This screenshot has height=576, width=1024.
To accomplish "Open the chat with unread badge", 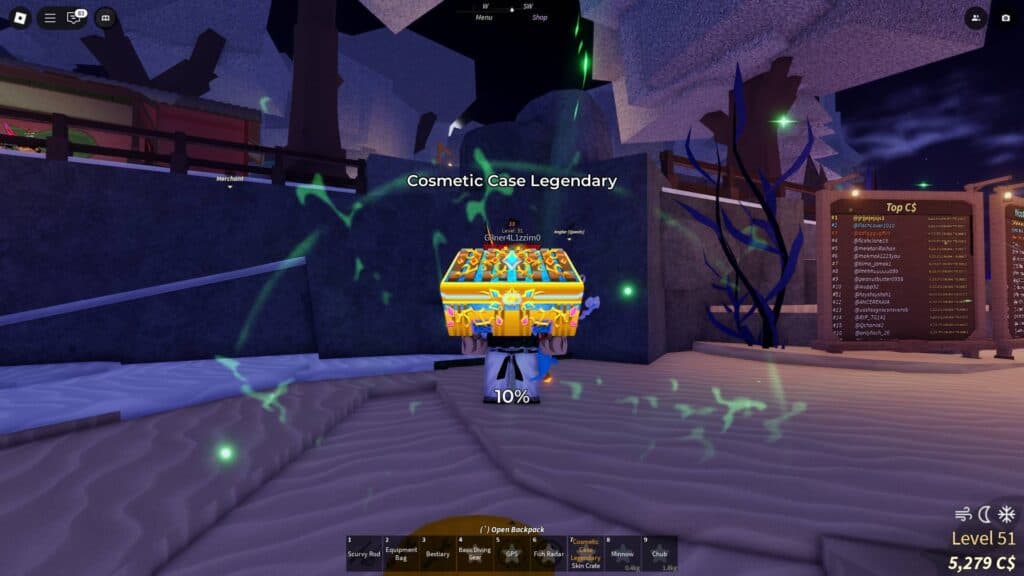I will 75,17.
